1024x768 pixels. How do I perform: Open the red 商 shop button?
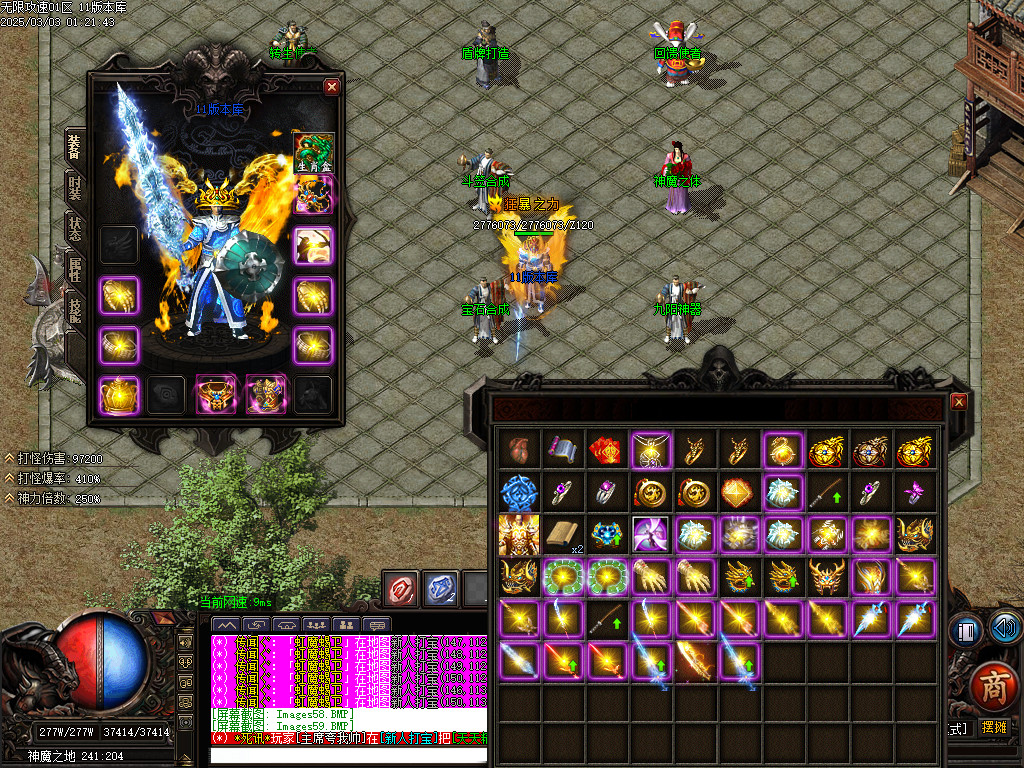click(x=993, y=689)
